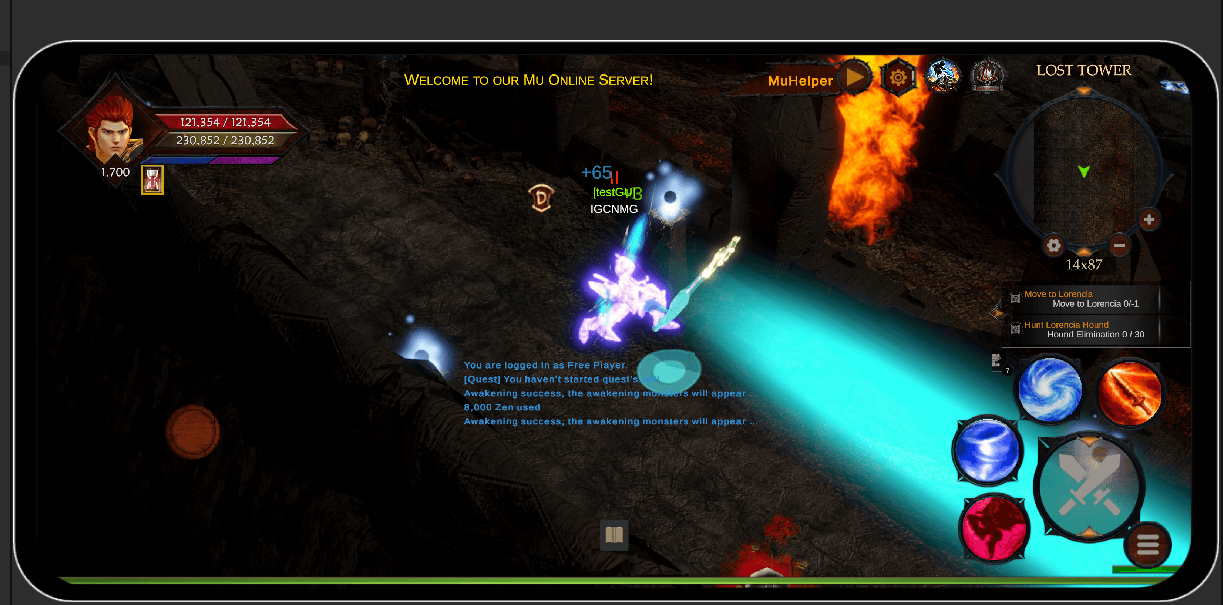The height and width of the screenshot is (605, 1223).
Task: Open minimap settings cog
Action: (1053, 245)
